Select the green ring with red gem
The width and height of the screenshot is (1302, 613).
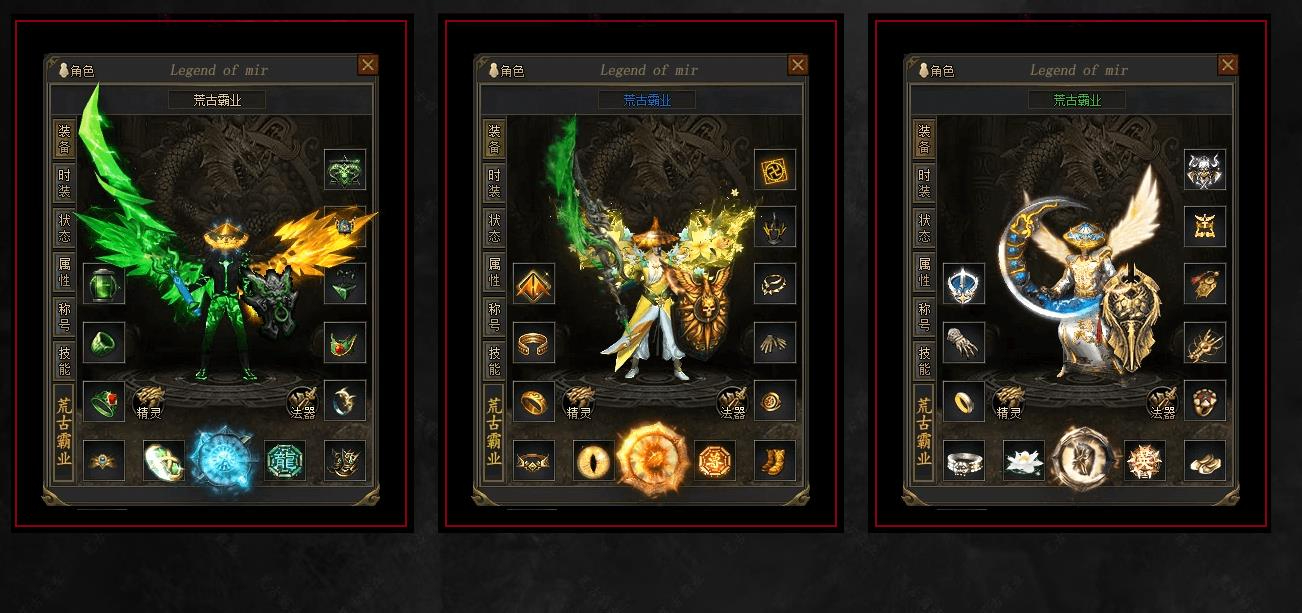[104, 402]
